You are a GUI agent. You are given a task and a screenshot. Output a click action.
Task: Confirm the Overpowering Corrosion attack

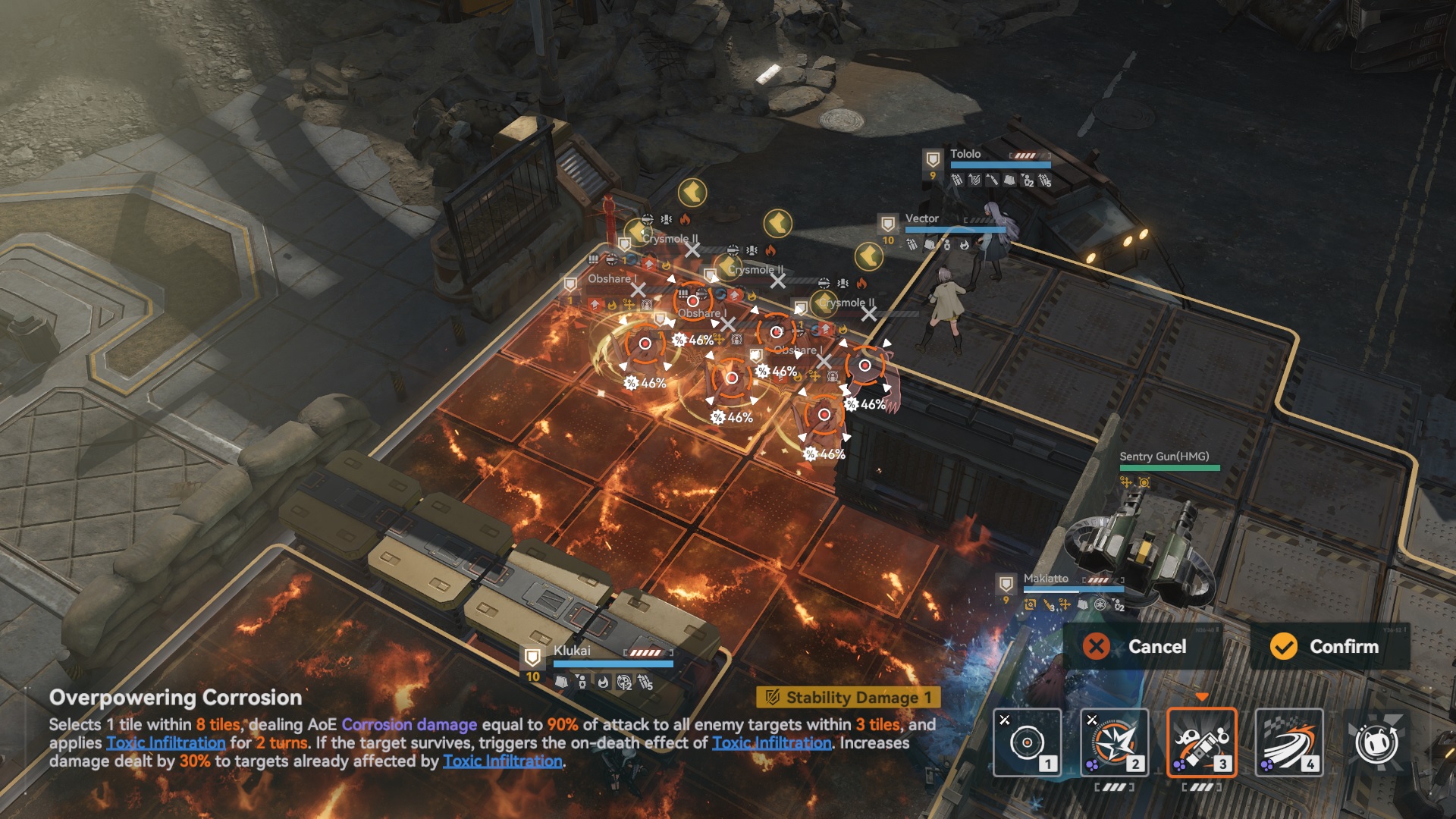point(1330,647)
